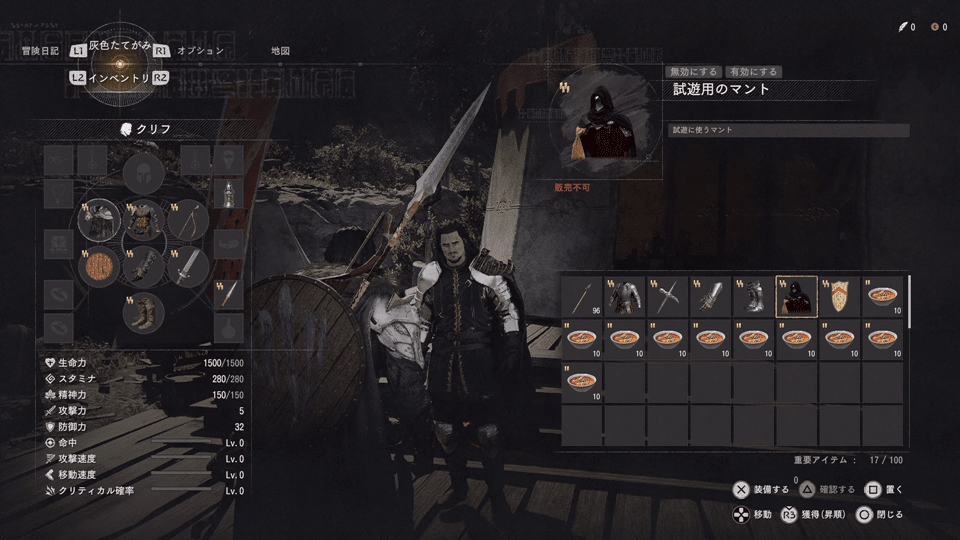Choose the cream kite shield in inventory

[x=840, y=297]
